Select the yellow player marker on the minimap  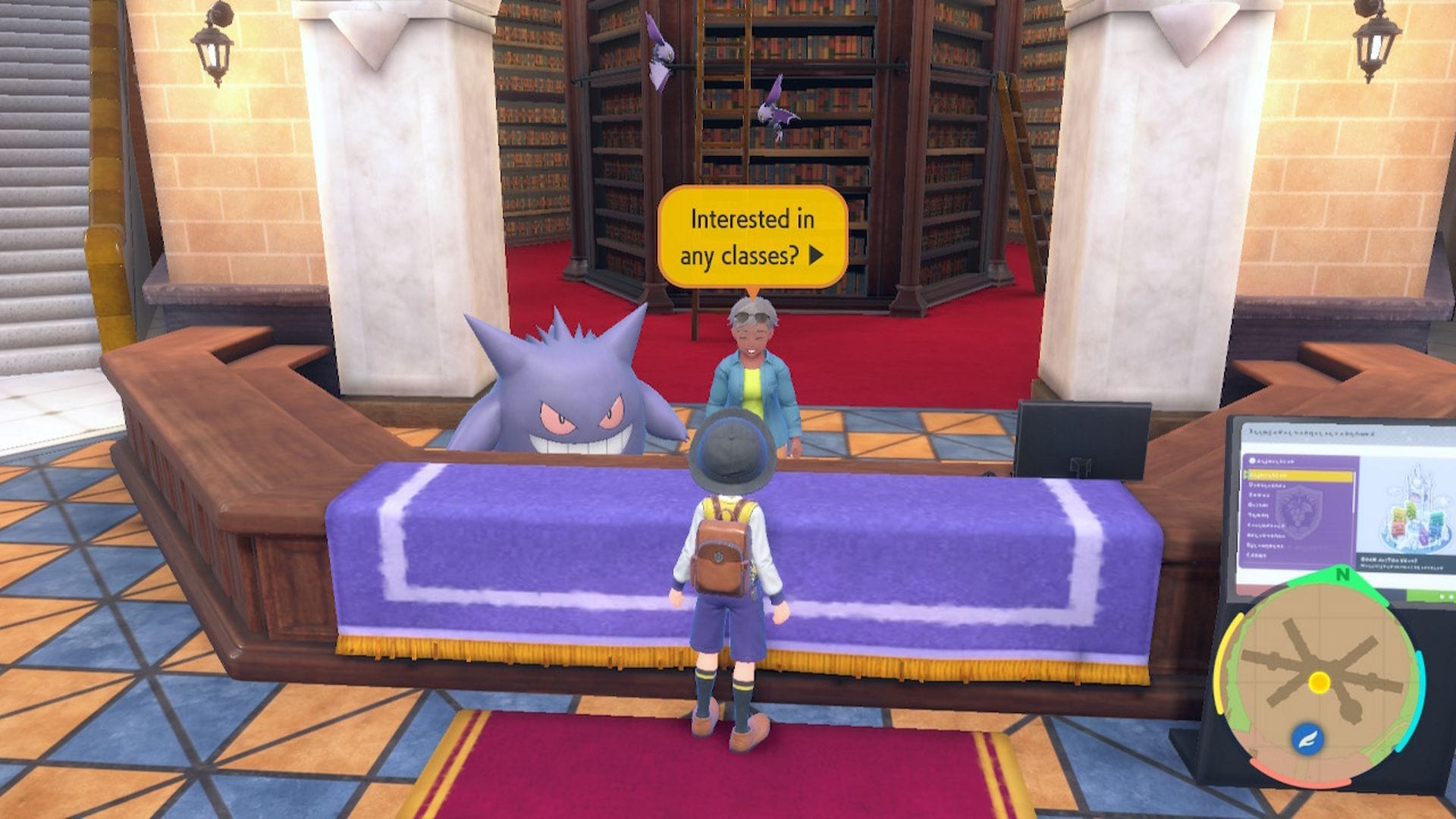1318,682
